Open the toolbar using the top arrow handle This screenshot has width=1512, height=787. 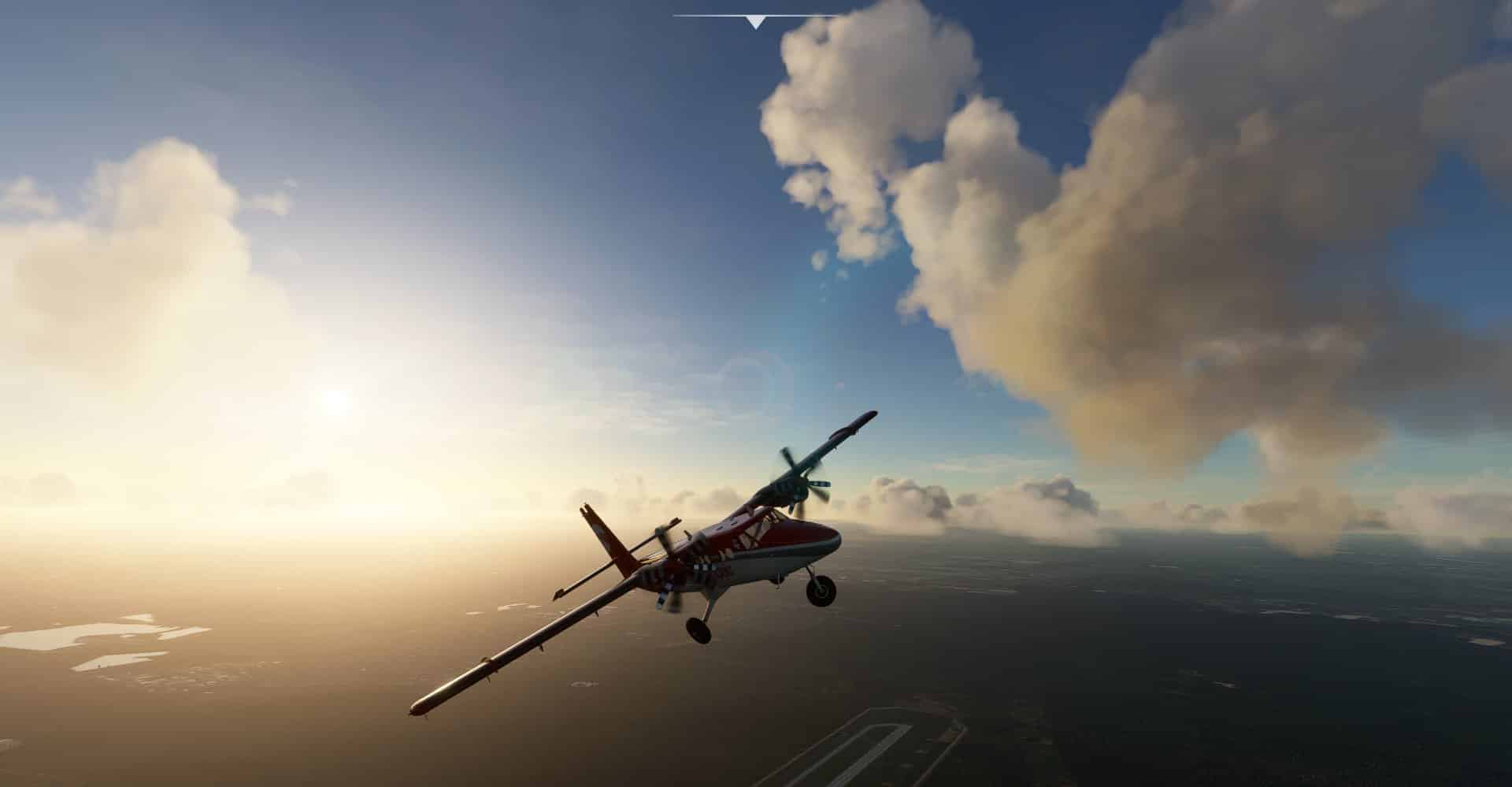tap(755, 22)
